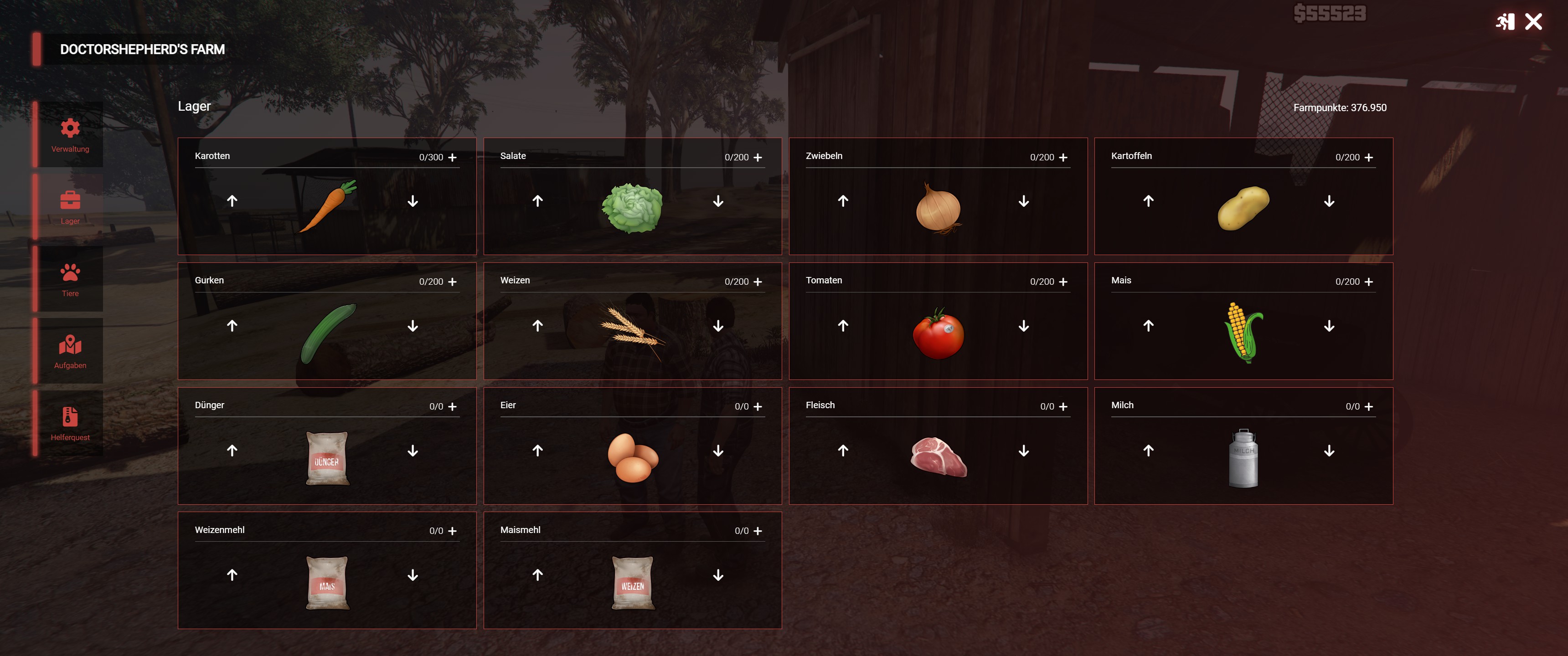Click the down arrow for Gurken
The image size is (1568, 656).
click(x=413, y=326)
